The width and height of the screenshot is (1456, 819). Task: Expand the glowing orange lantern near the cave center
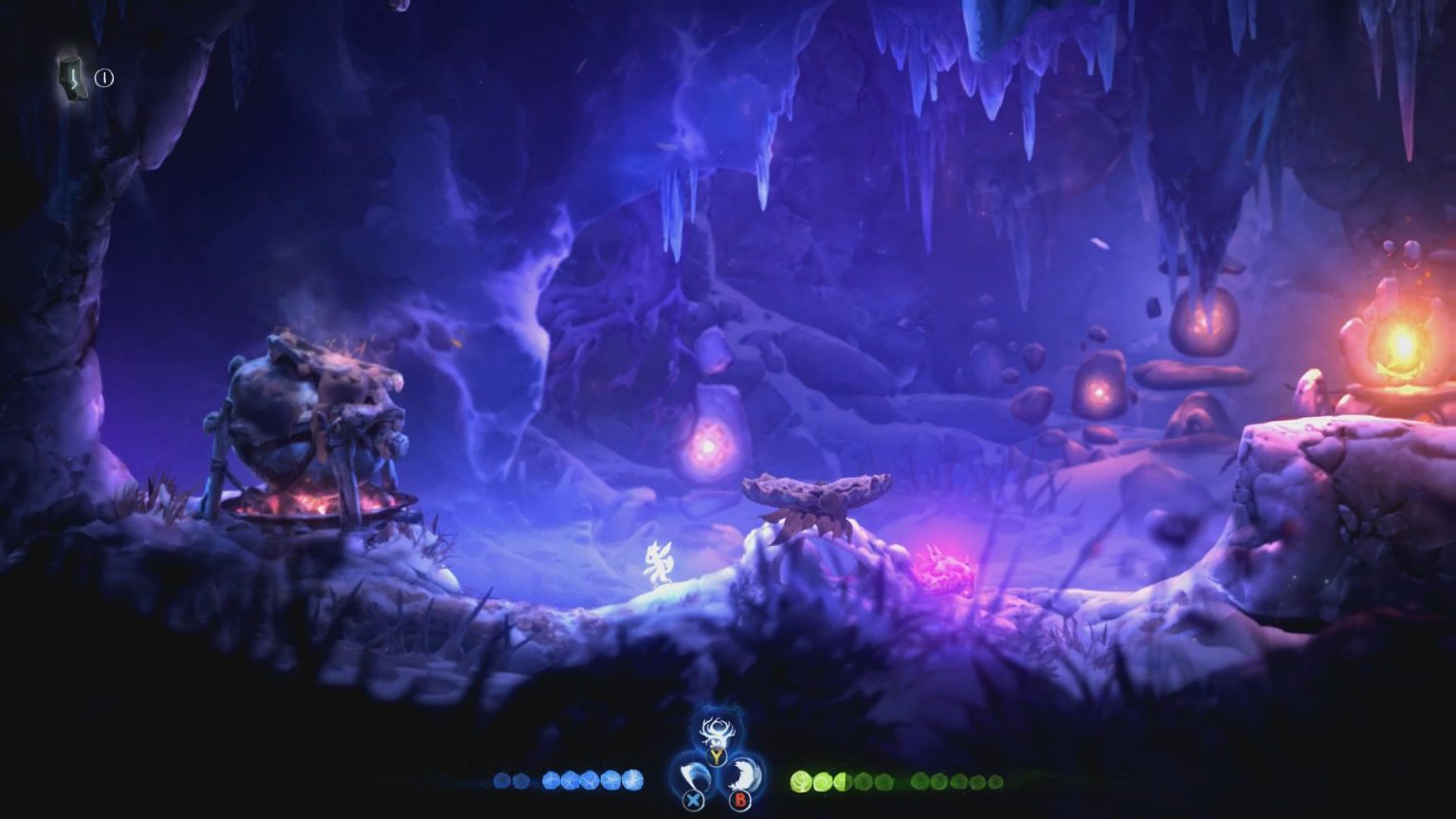click(x=706, y=446)
